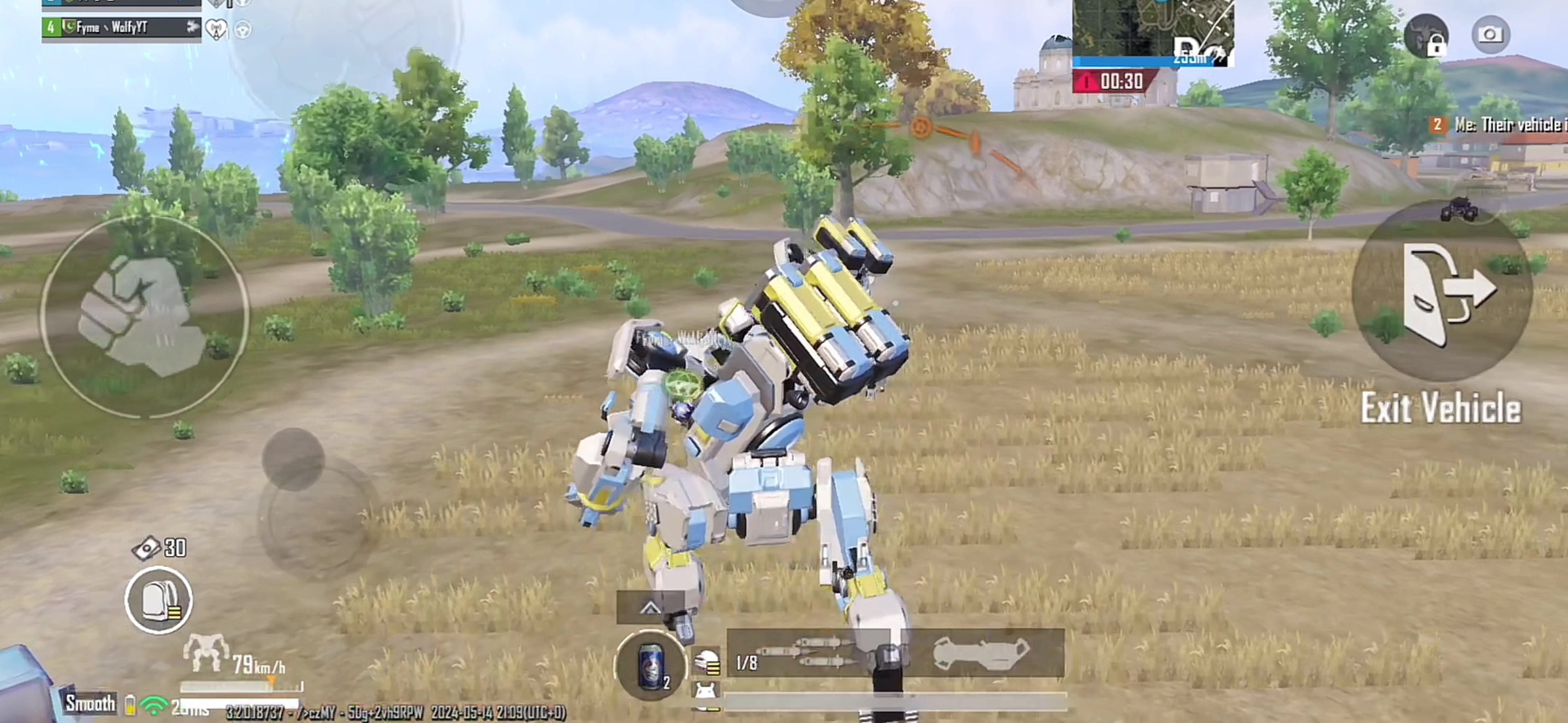Tap the camera screenshot button
The image size is (1568, 723).
point(1490,35)
